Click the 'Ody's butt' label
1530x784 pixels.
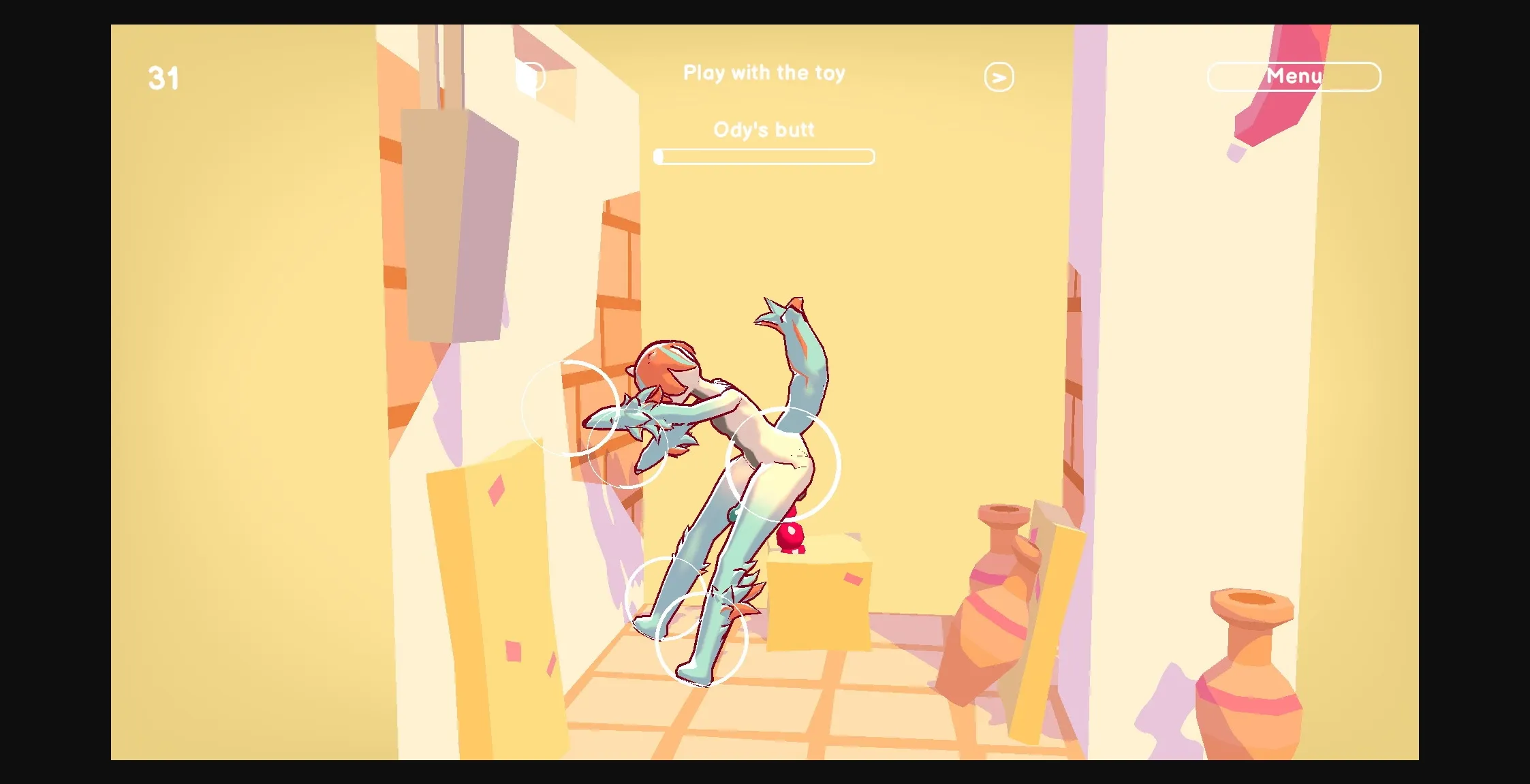click(x=764, y=129)
